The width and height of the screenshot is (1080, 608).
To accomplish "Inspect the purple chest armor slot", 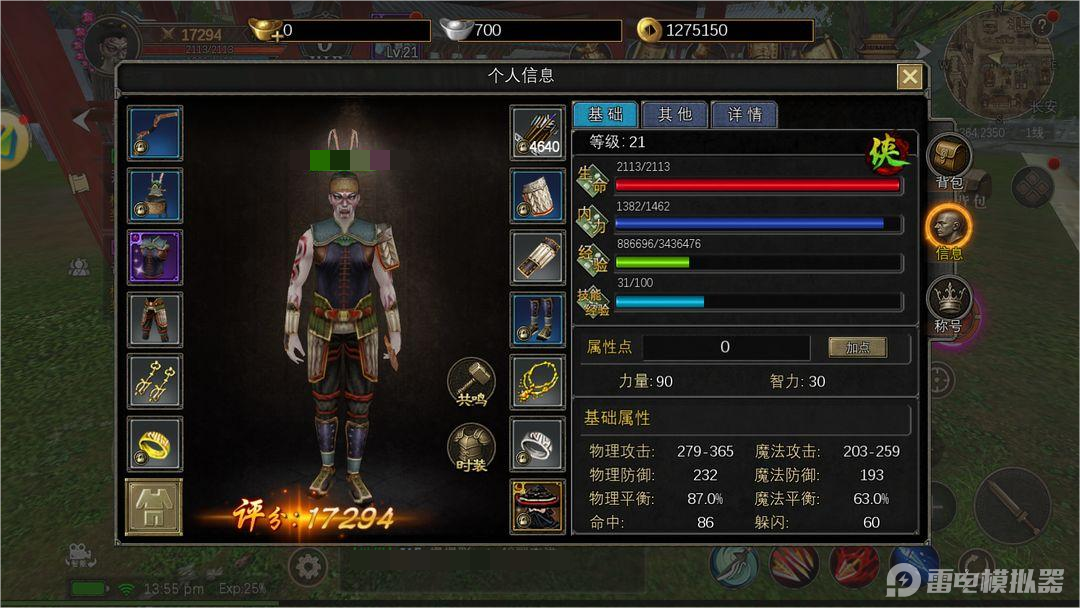I will tap(155, 258).
